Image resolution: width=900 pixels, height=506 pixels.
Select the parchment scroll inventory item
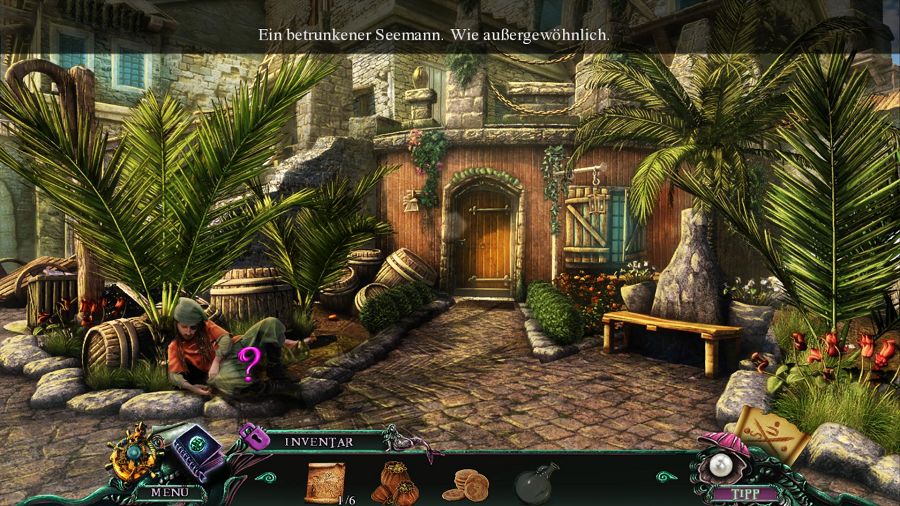pos(325,481)
